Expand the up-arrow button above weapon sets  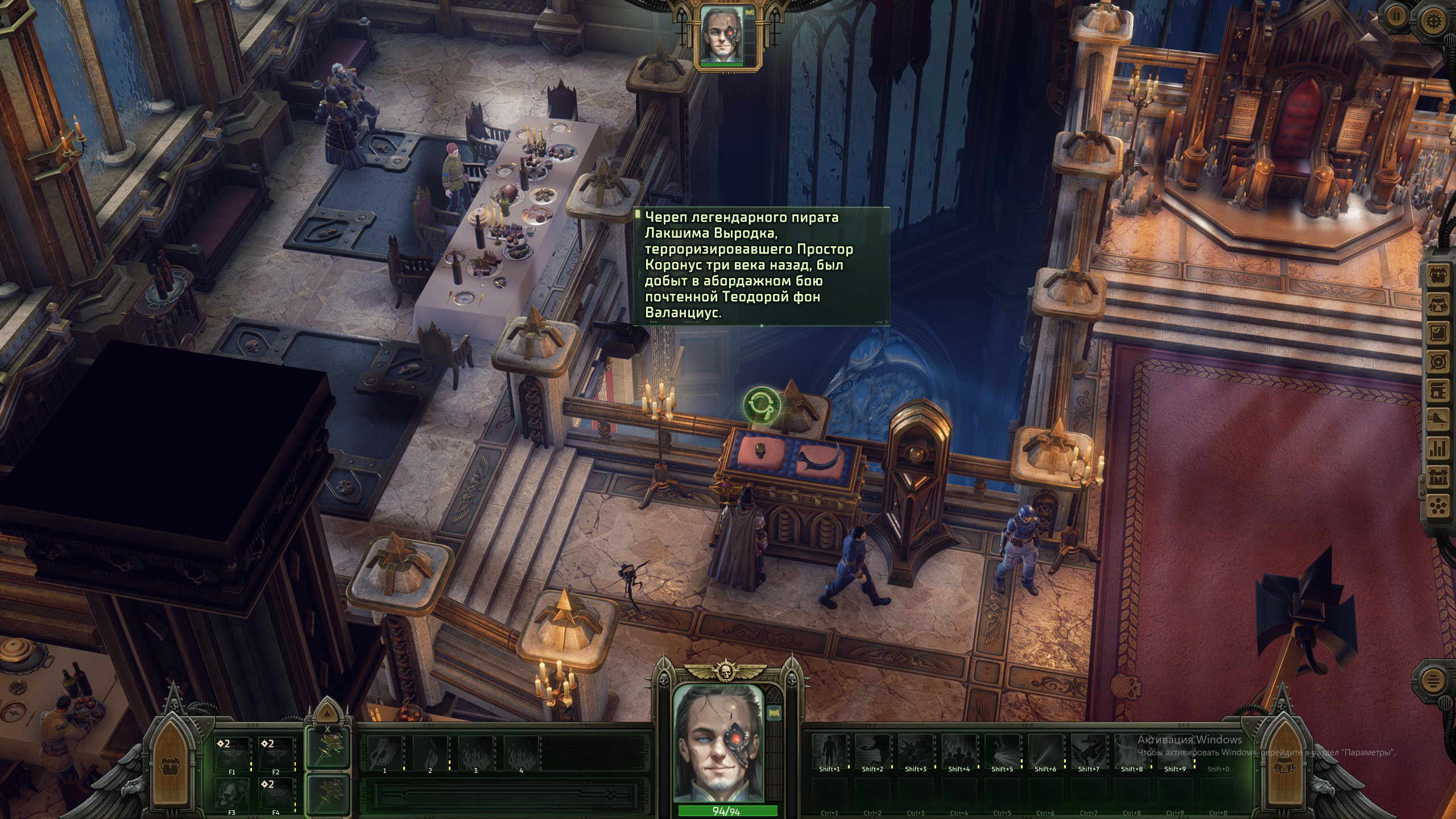(326, 713)
